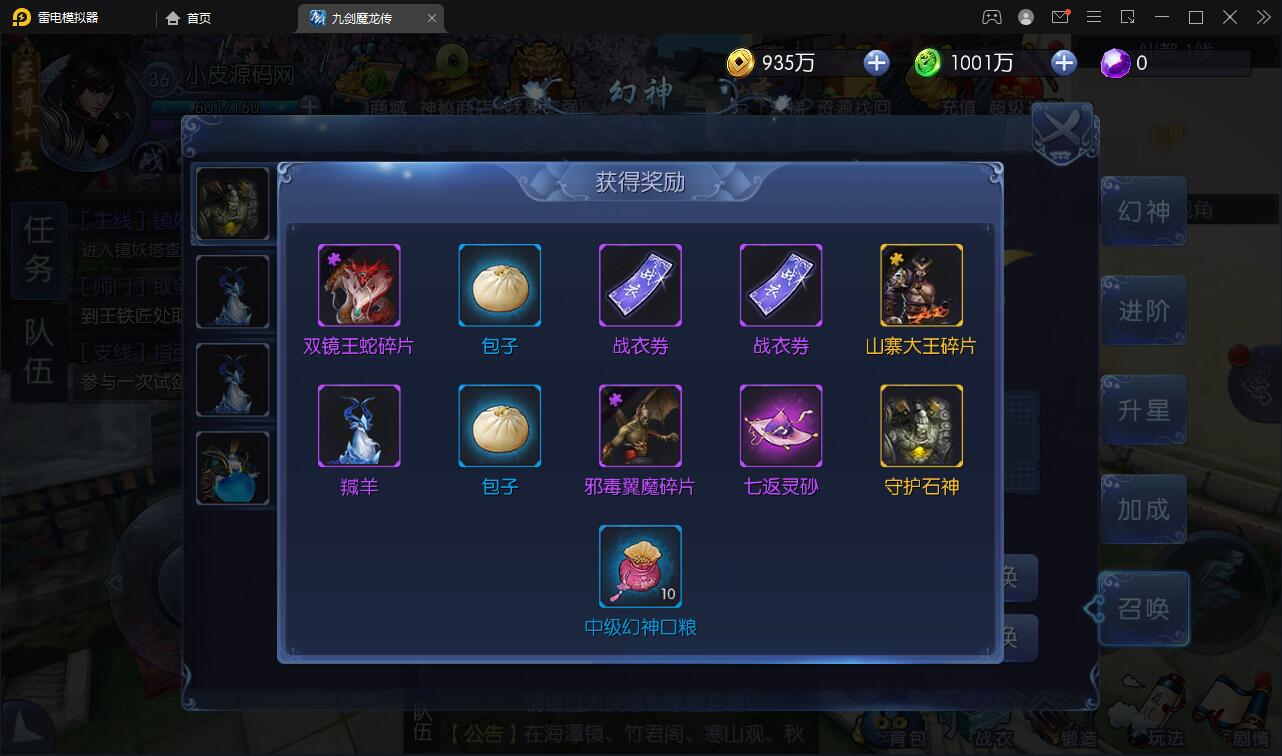
Task: Click the 守护石神 reward icon
Action: coord(921,425)
